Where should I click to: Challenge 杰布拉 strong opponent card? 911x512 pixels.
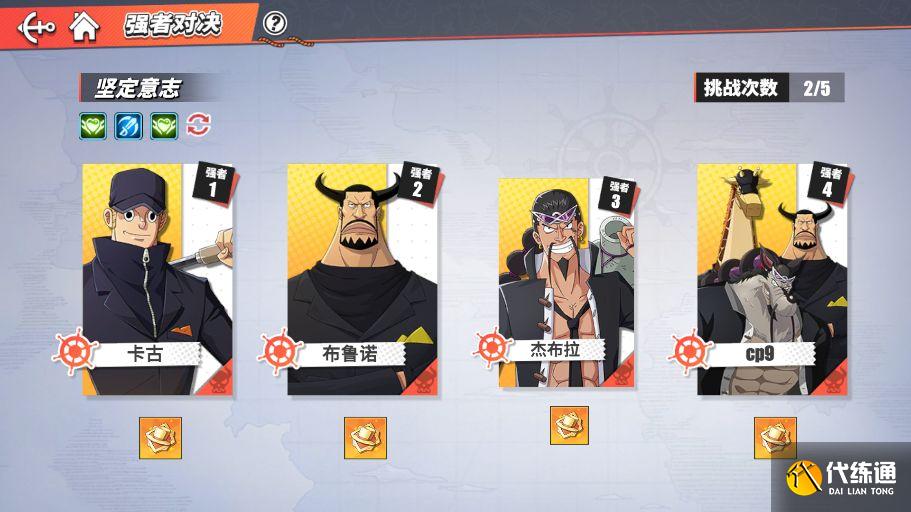[x=568, y=282]
